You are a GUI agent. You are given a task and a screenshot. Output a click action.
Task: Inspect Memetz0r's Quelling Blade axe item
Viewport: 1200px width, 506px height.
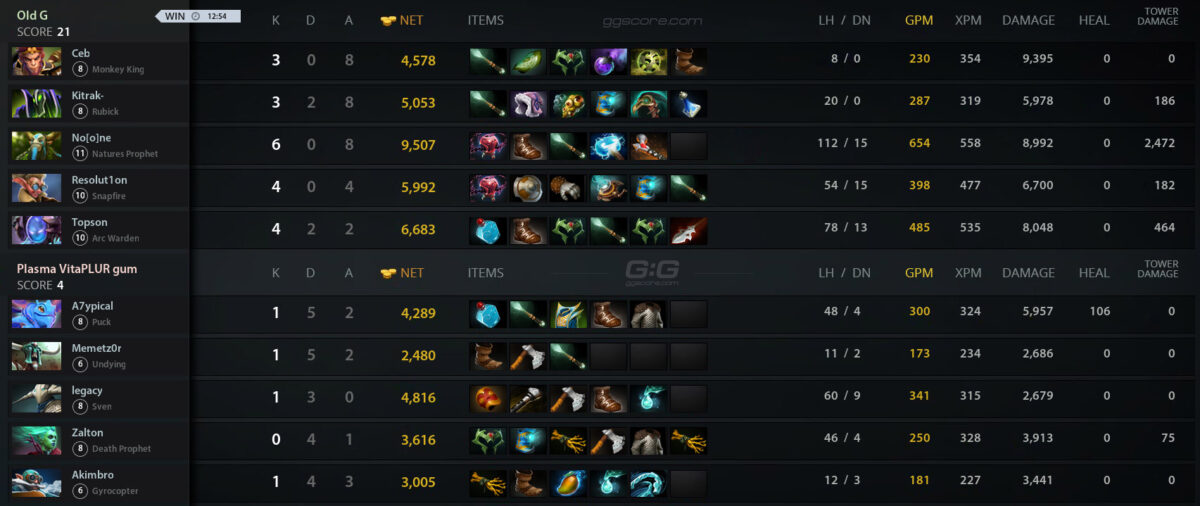pos(528,357)
